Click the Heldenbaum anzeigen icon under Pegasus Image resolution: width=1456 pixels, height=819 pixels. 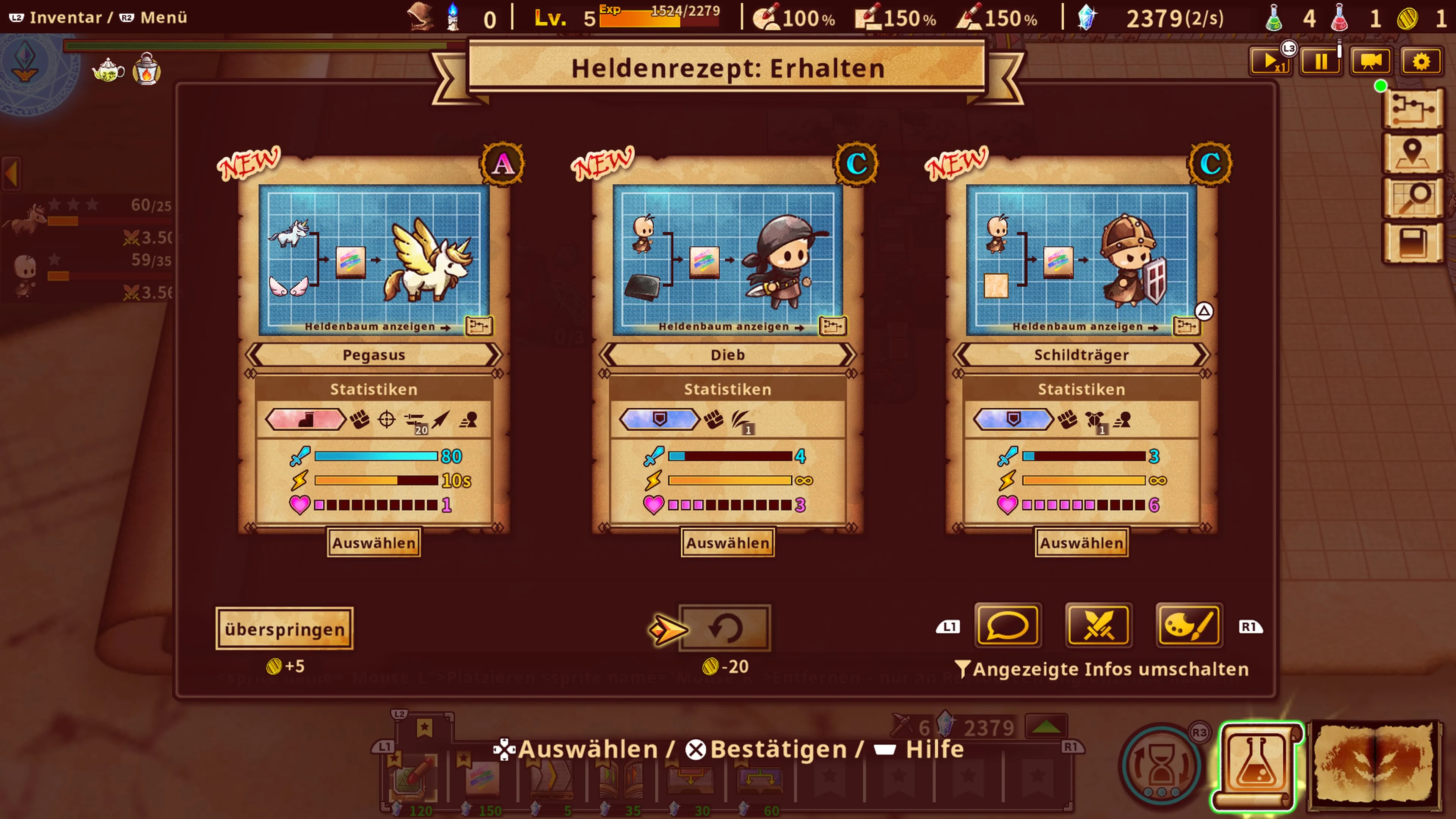click(479, 327)
